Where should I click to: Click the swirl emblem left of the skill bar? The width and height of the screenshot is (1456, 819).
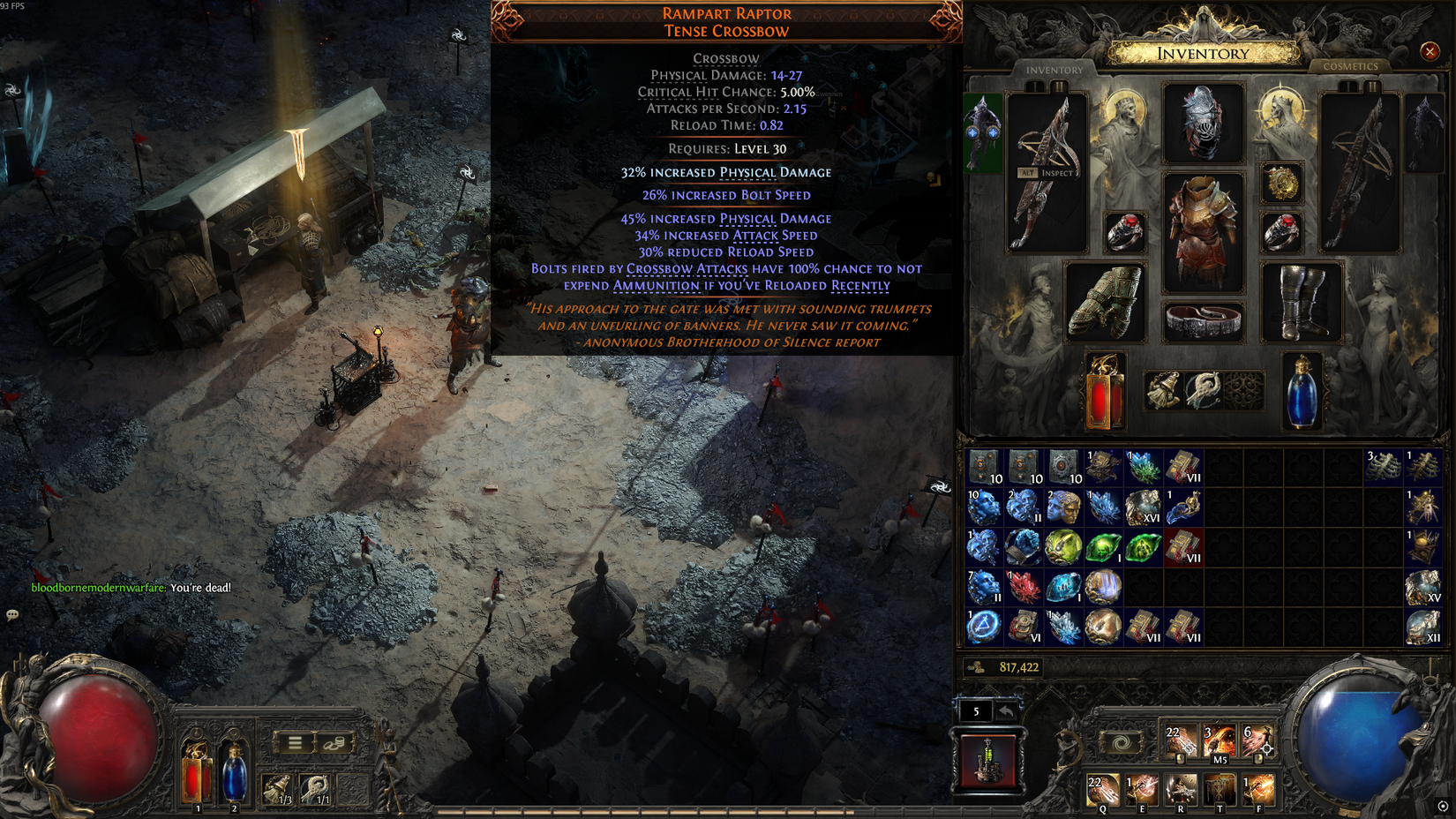click(1122, 743)
